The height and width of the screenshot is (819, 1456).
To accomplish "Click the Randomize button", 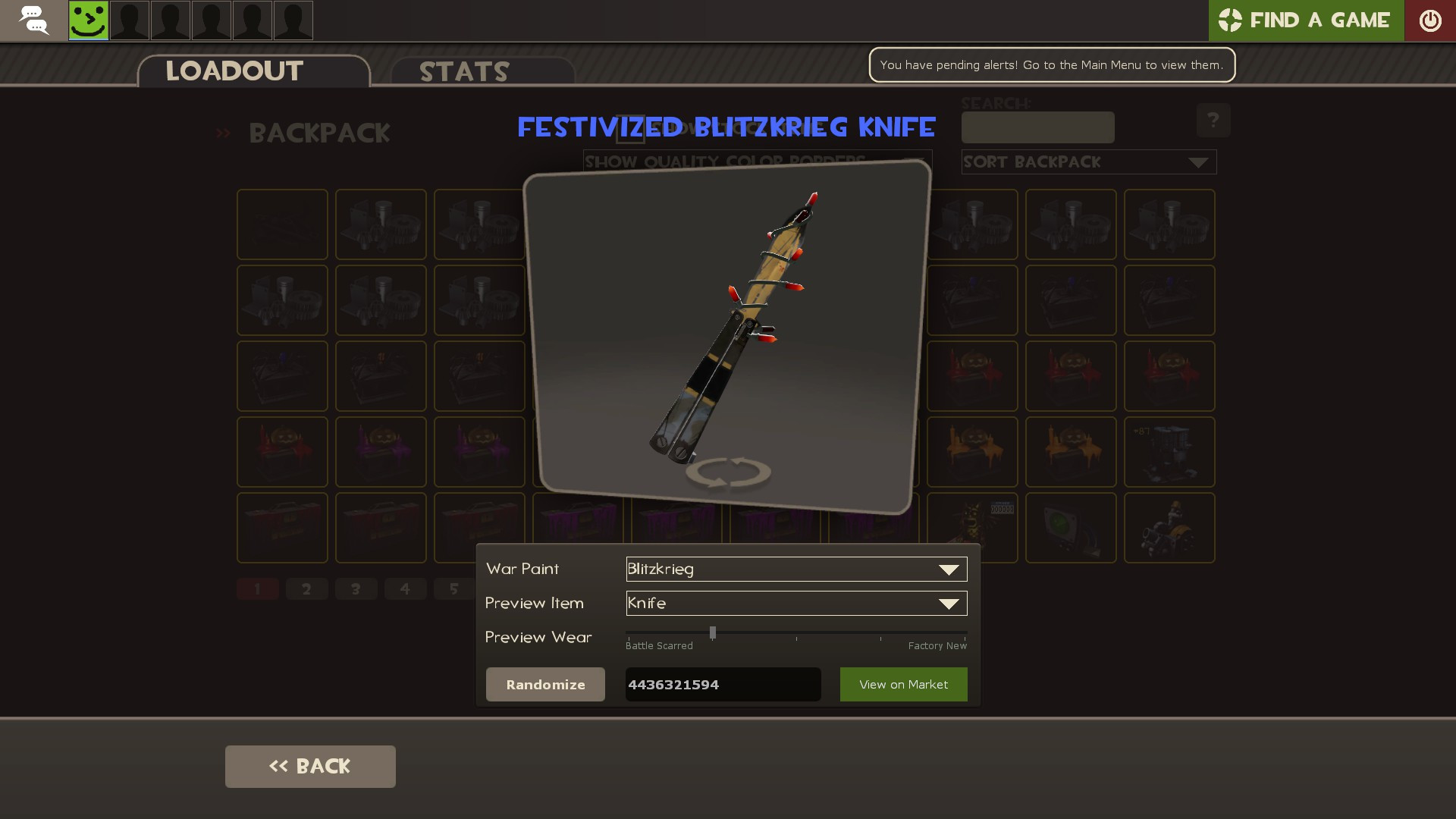I will pos(544,684).
